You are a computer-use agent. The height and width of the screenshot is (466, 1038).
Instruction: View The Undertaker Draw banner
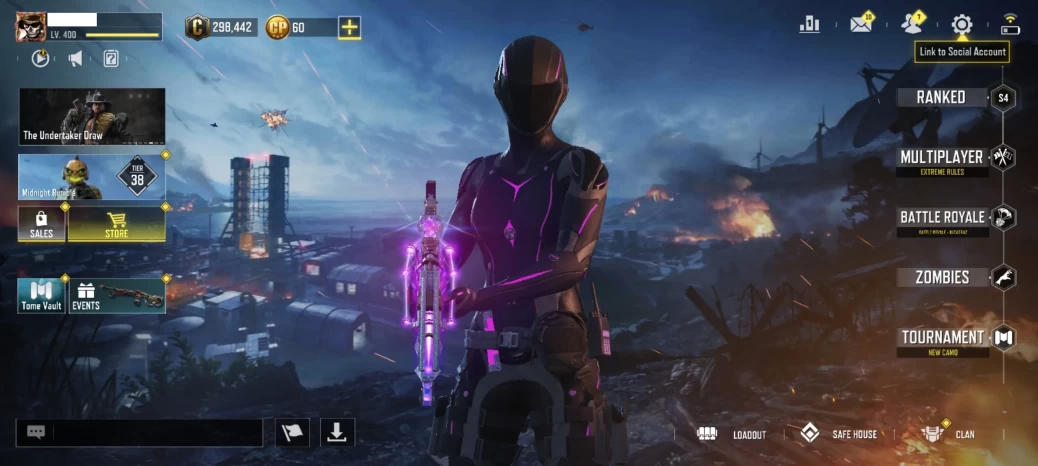click(x=92, y=116)
